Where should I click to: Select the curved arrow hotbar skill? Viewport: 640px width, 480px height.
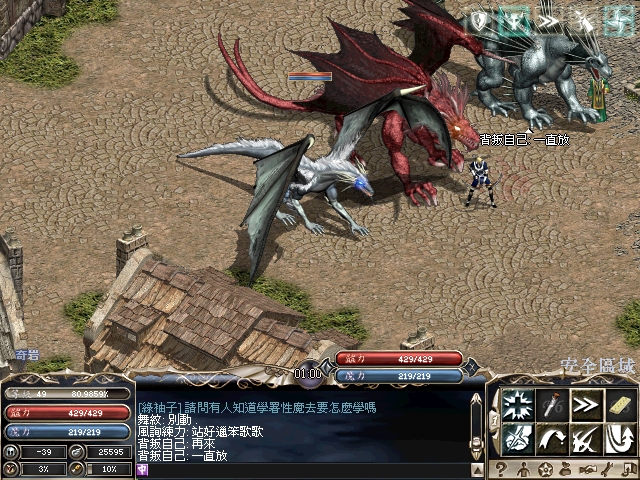pyautogui.click(x=552, y=438)
